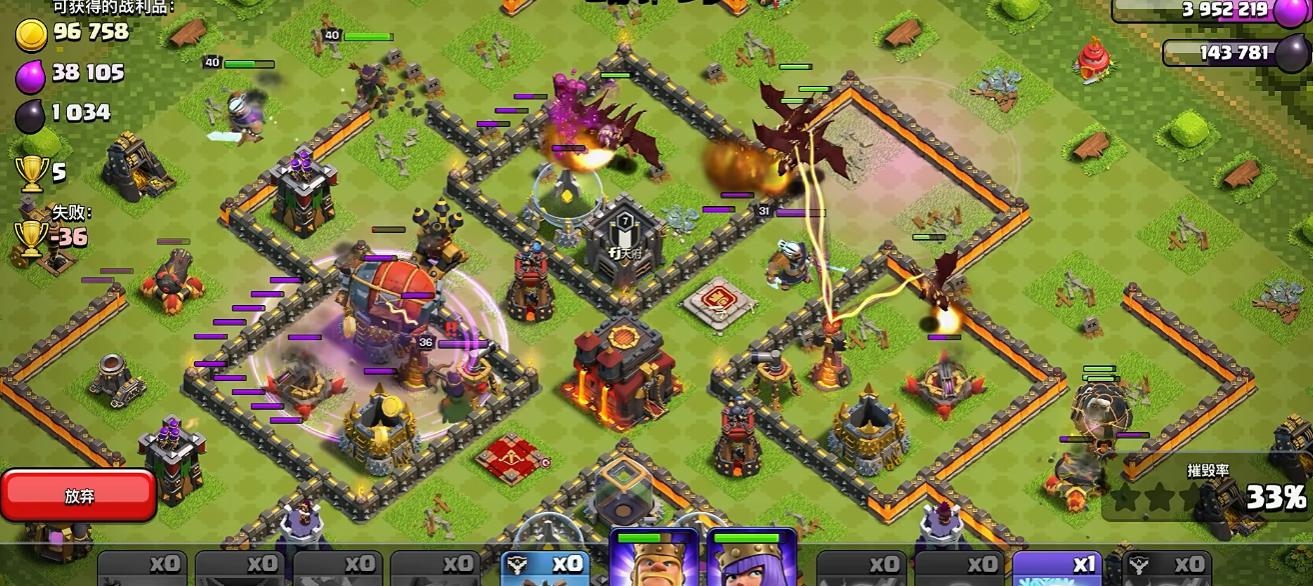The image size is (1313, 586).
Task: Select the Barbarian King hero card
Action: coord(653,560)
